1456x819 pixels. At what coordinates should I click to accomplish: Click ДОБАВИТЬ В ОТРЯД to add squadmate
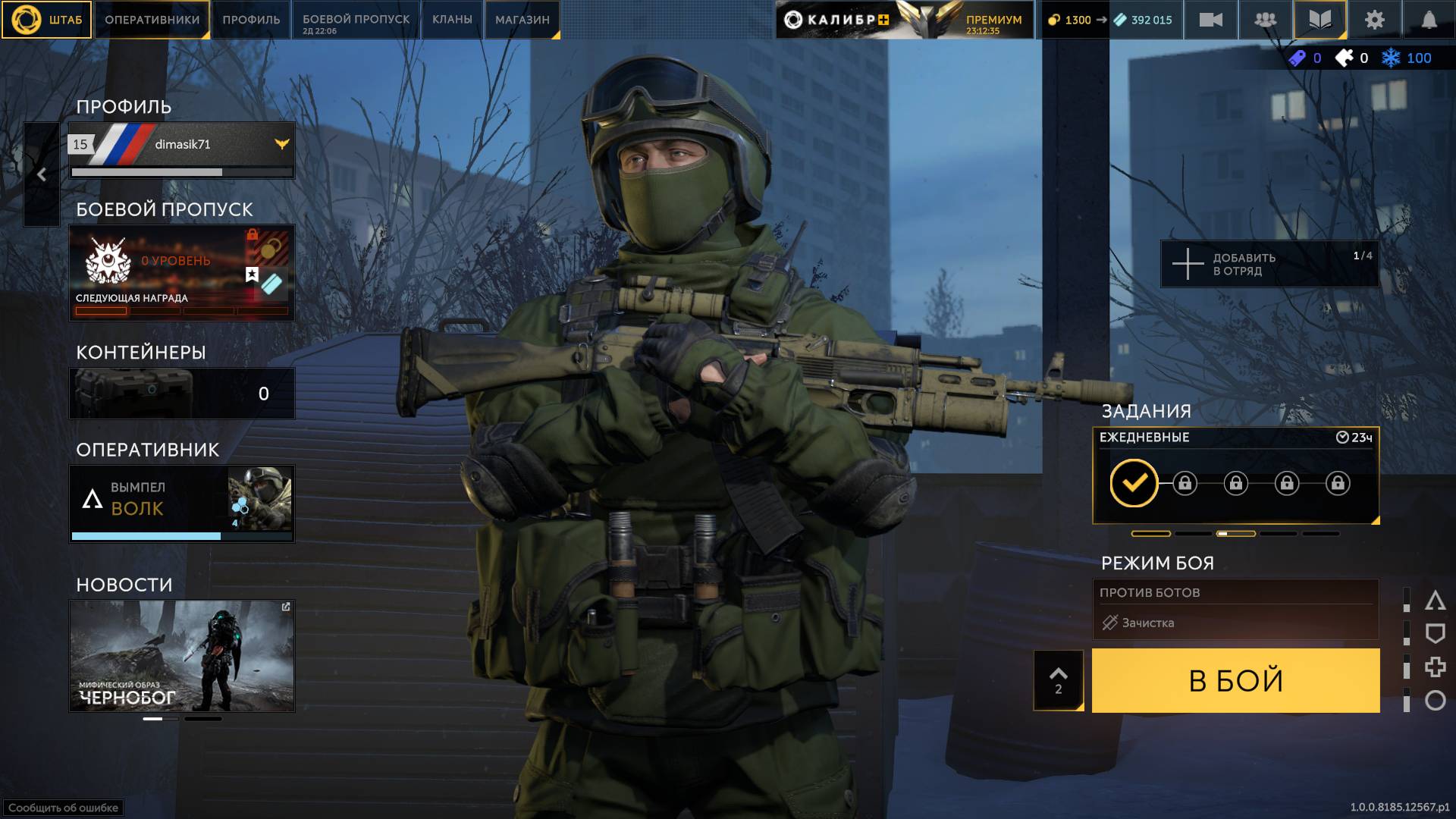pos(1269,264)
